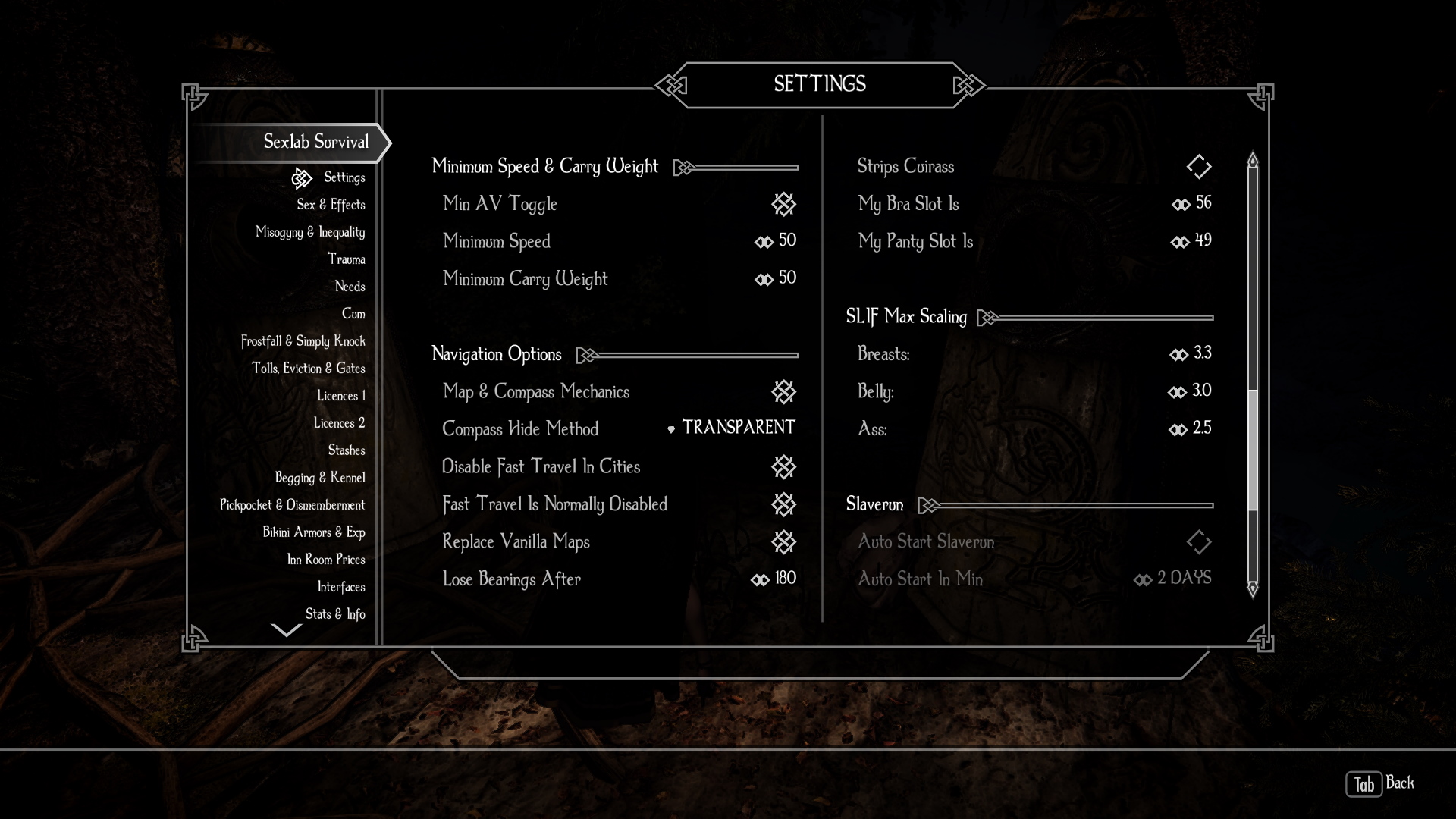This screenshot has width=1456, height=819.
Task: Change the Lose Bearings After value
Action: coord(774,579)
